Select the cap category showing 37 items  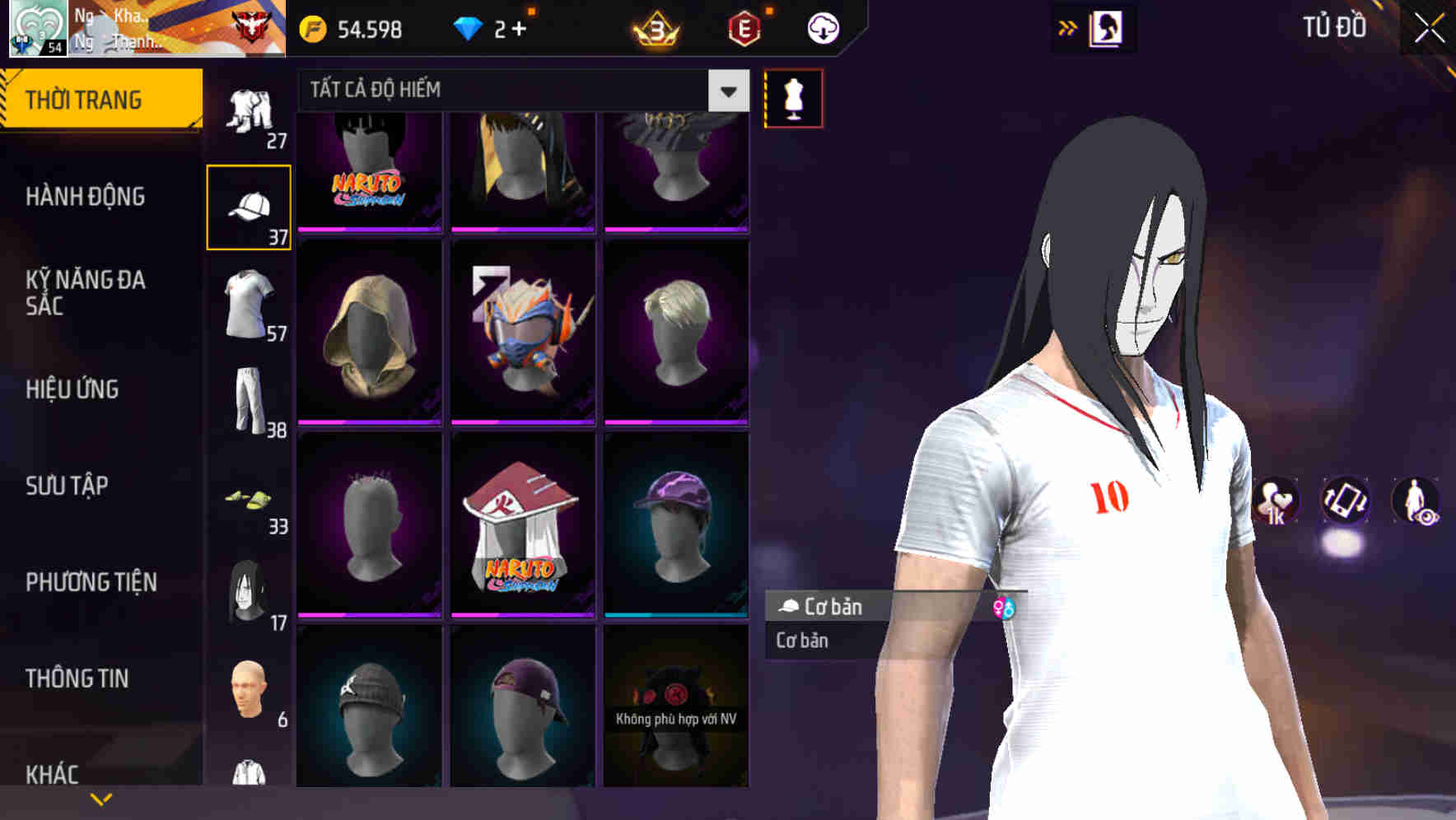250,206
